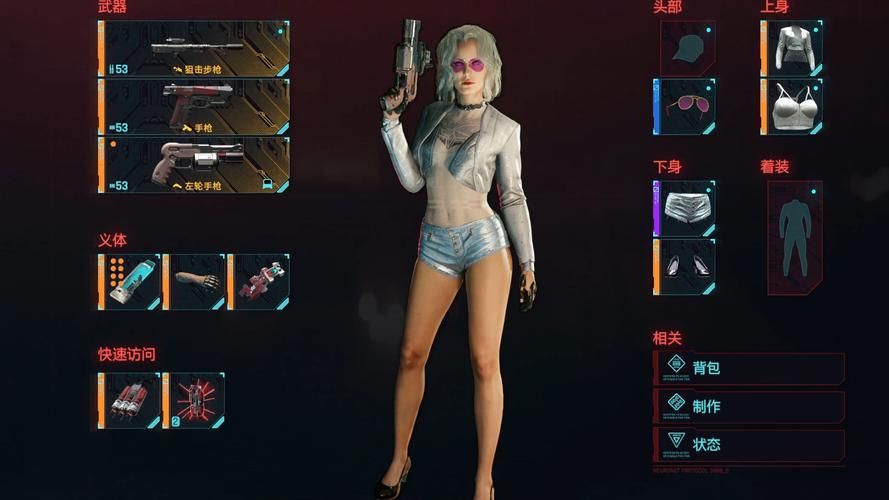Image resolution: width=889 pixels, height=500 pixels.
Task: Select the red grenade quick access slot
Action: tap(131, 400)
